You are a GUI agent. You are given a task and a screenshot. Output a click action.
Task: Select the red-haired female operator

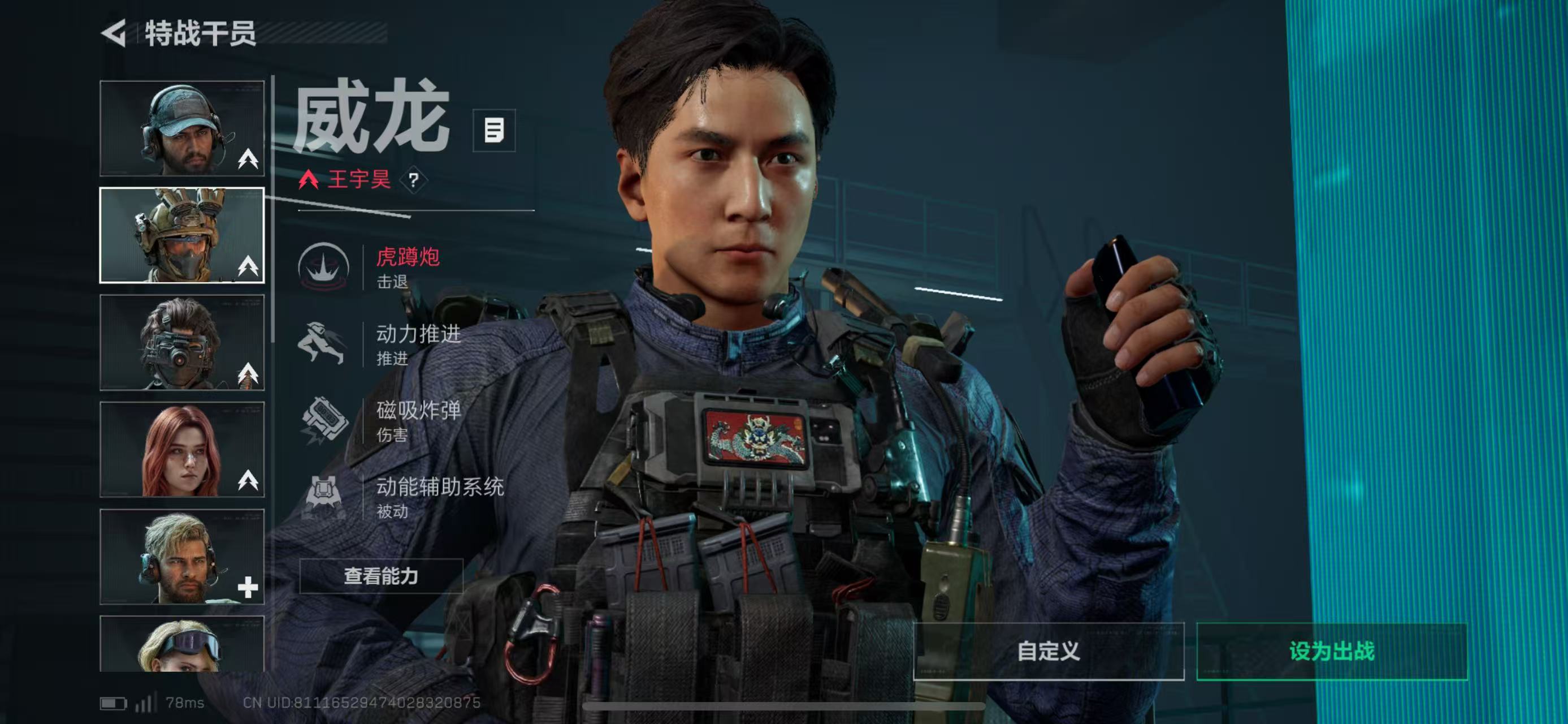point(182,449)
